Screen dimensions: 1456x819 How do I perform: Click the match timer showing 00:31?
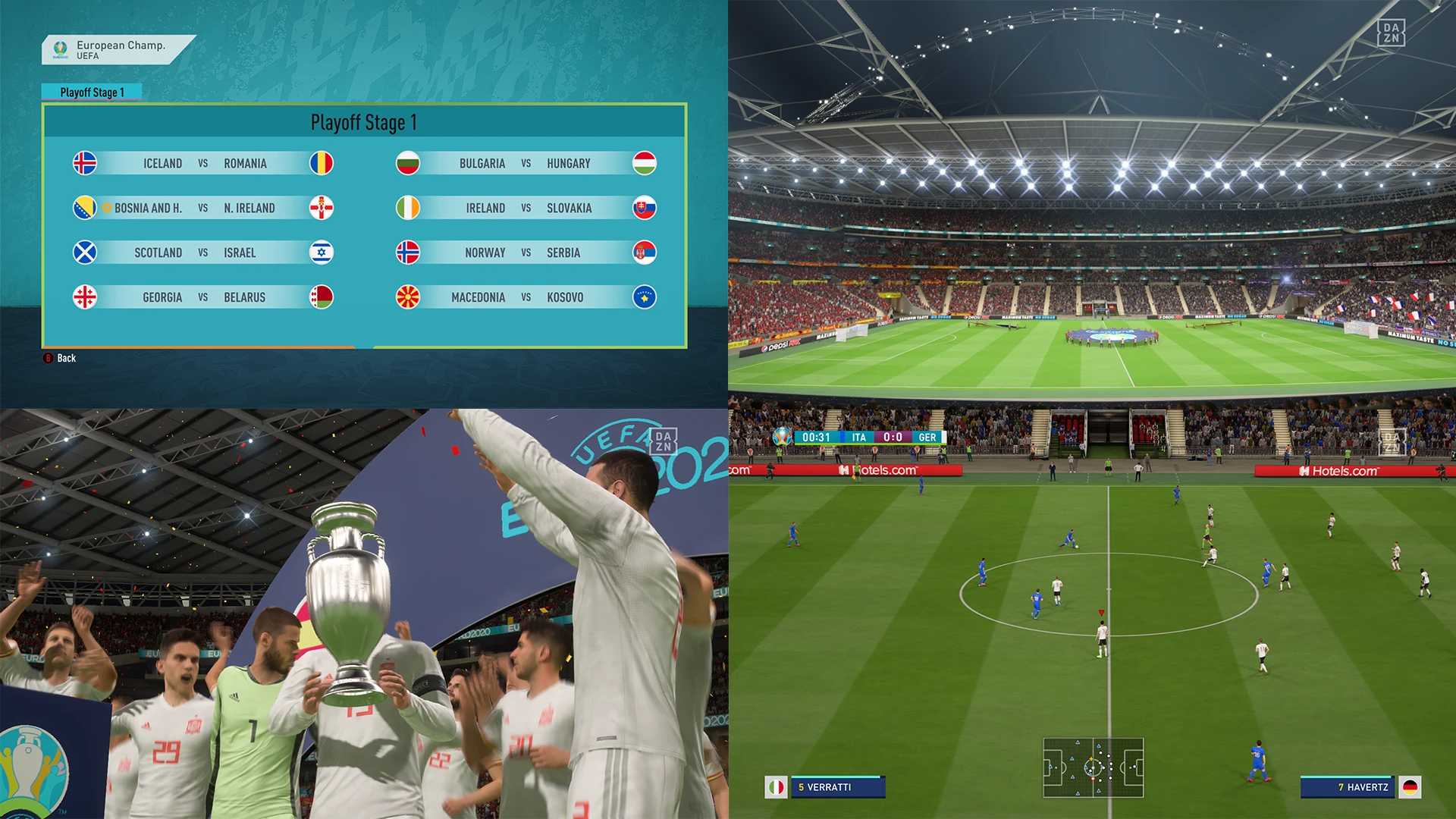815,437
